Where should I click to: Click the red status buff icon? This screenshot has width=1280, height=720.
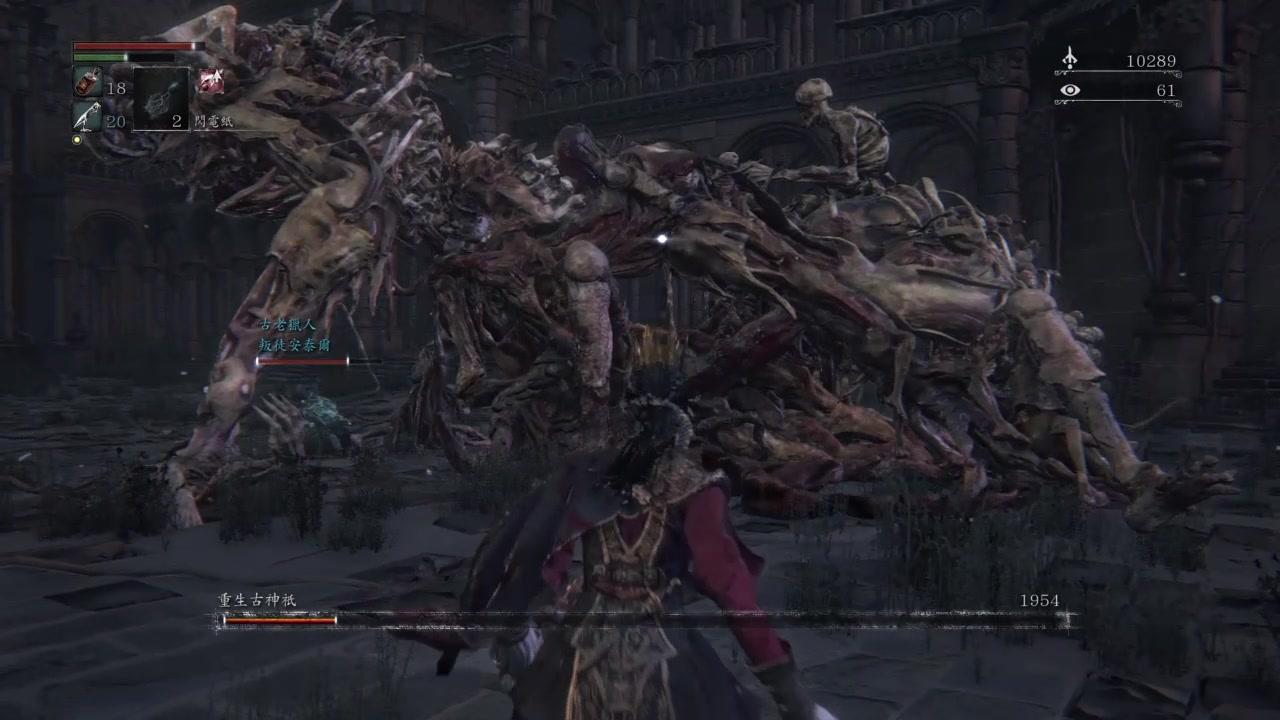[210, 82]
